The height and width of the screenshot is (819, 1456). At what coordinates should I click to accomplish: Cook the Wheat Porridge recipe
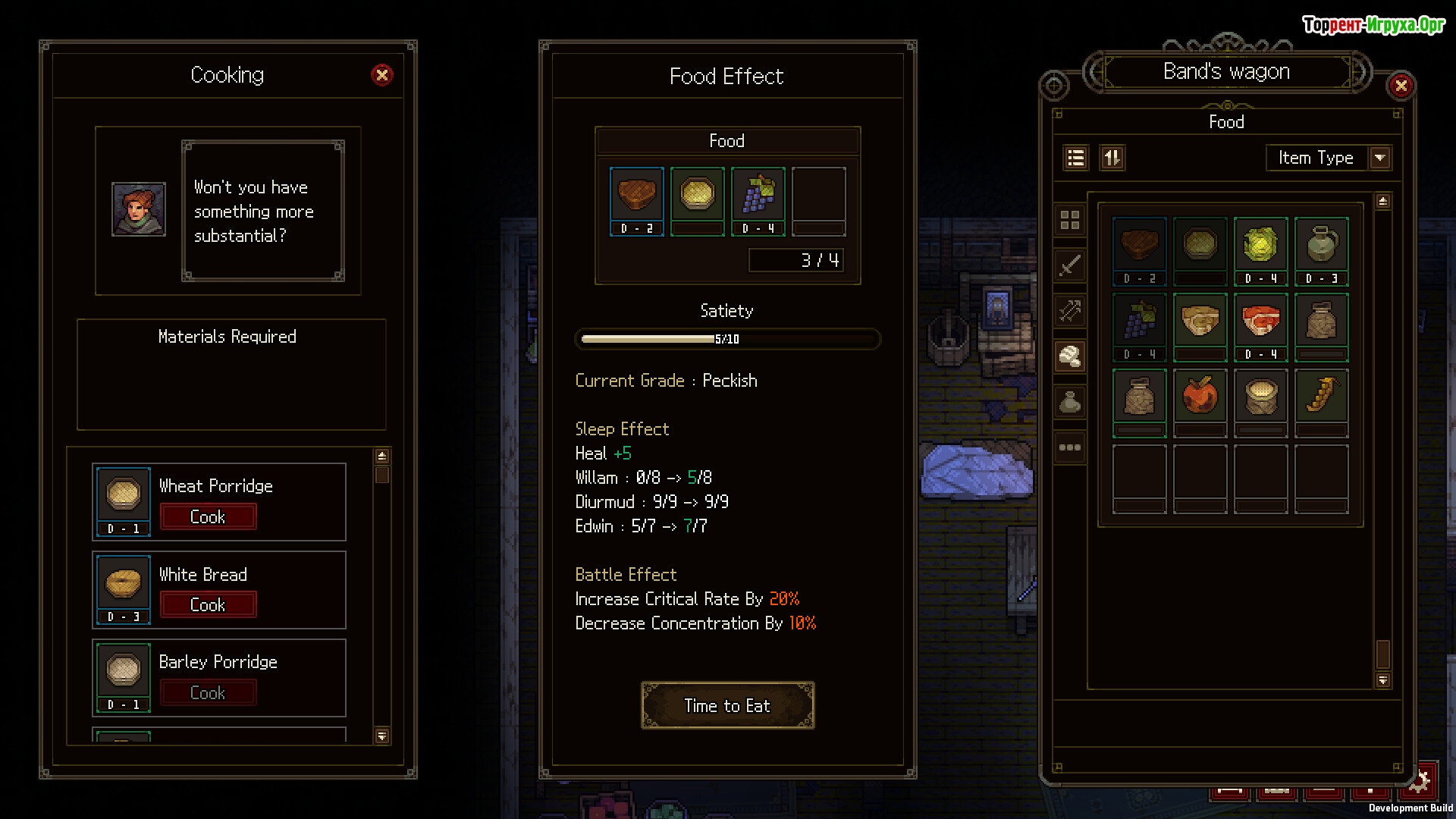click(208, 517)
